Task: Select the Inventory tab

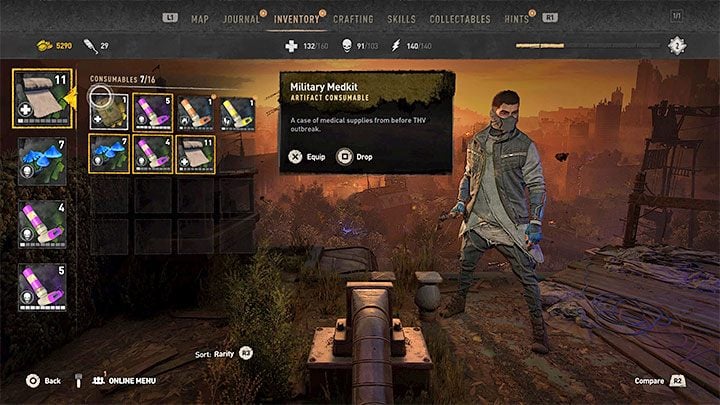Action: tap(298, 19)
